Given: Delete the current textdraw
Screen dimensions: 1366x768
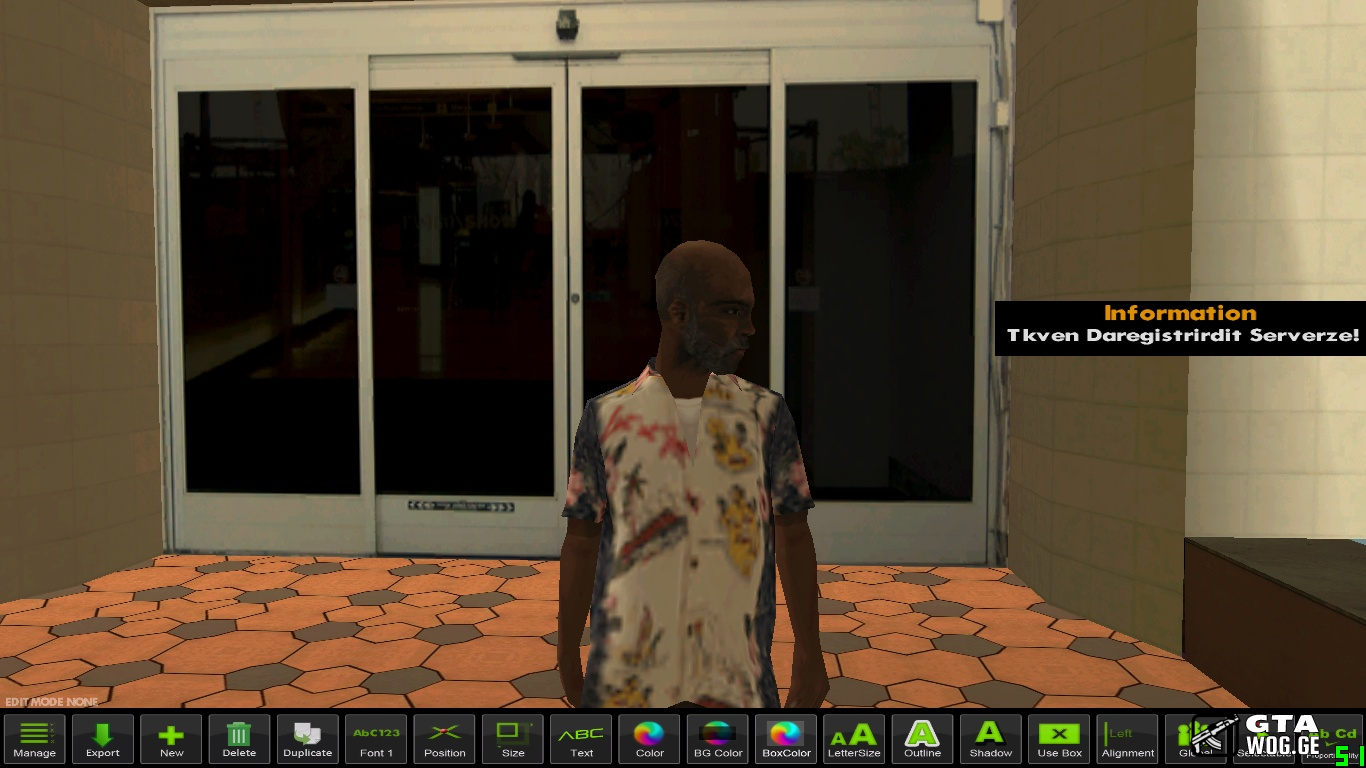Looking at the screenshot, I should point(239,739).
